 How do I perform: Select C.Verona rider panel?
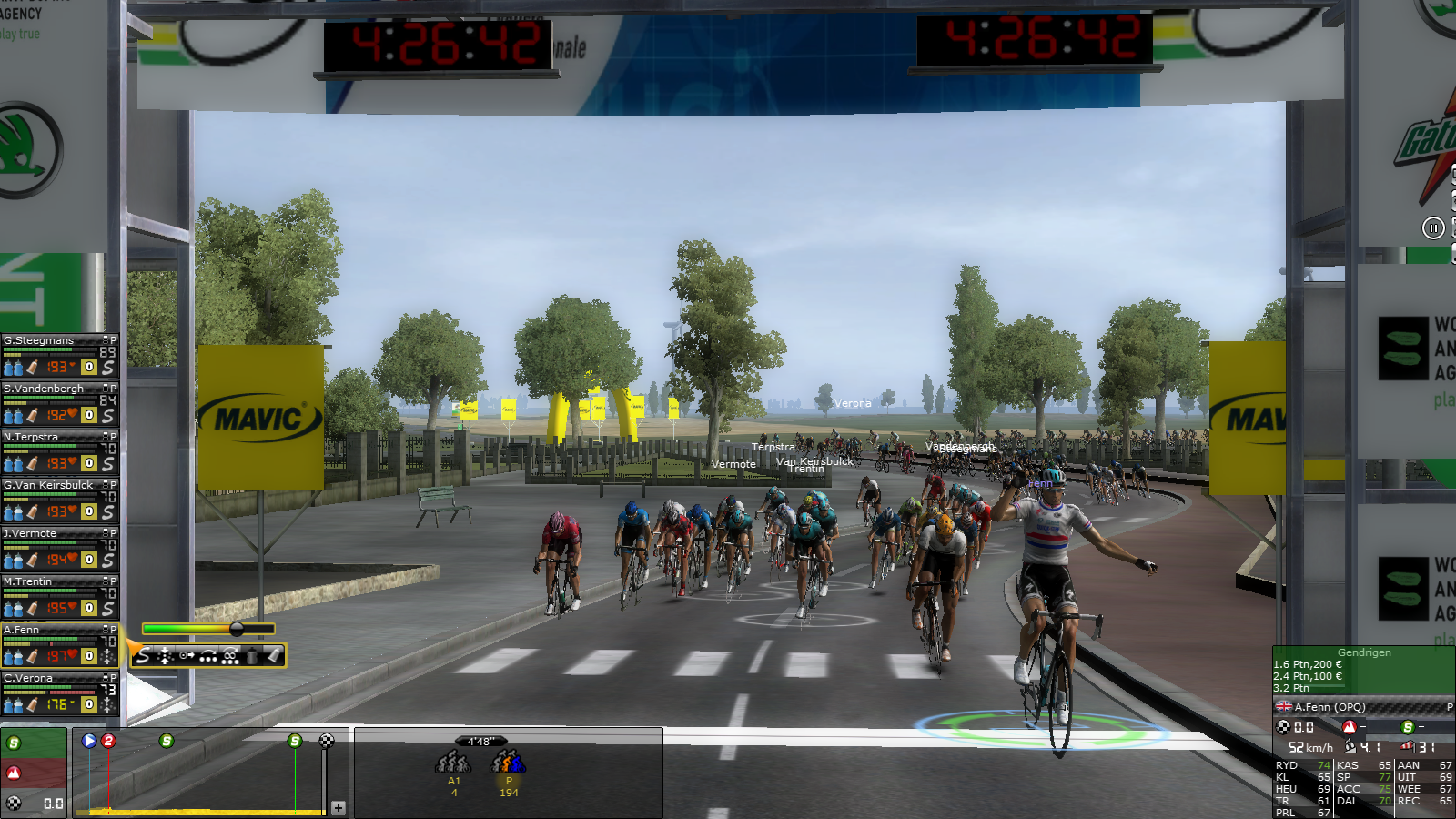(28, 679)
